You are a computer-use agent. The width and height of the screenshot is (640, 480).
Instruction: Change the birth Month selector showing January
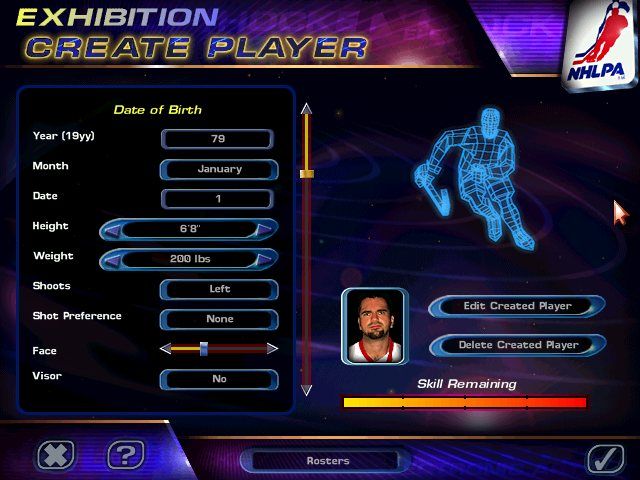coord(218,169)
